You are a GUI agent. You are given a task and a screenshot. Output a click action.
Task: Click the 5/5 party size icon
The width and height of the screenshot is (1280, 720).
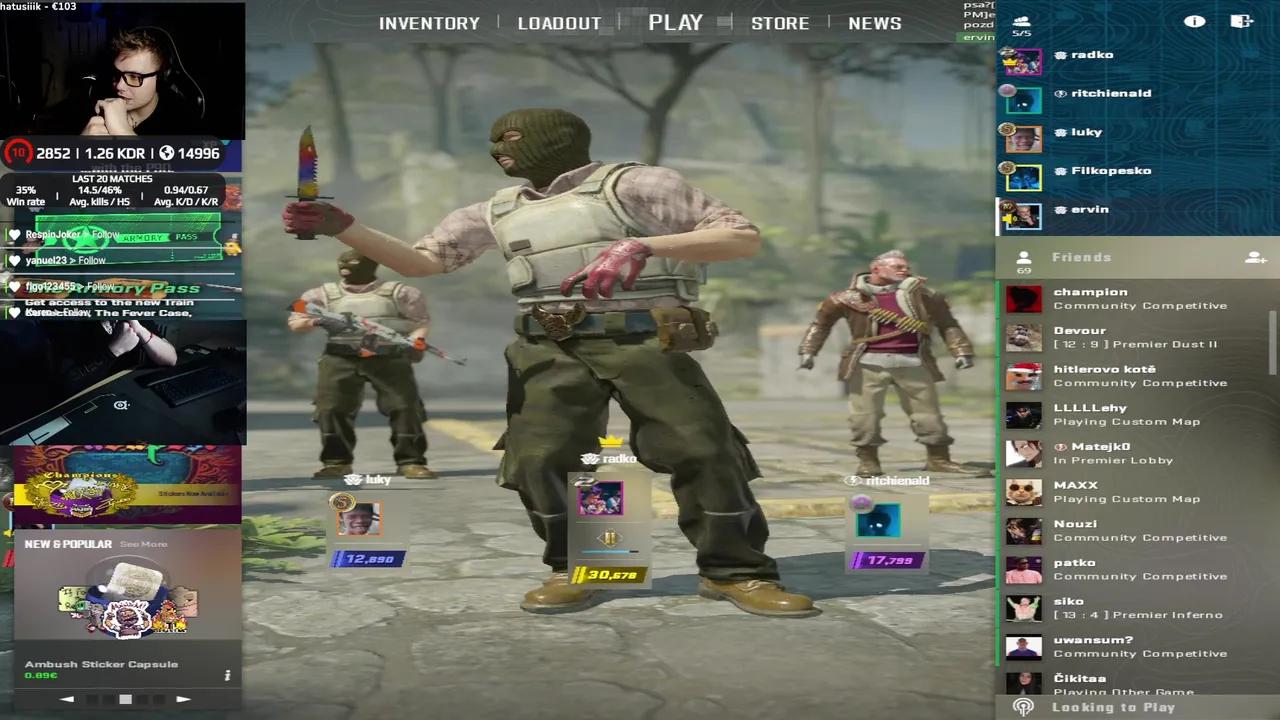coord(1021,22)
